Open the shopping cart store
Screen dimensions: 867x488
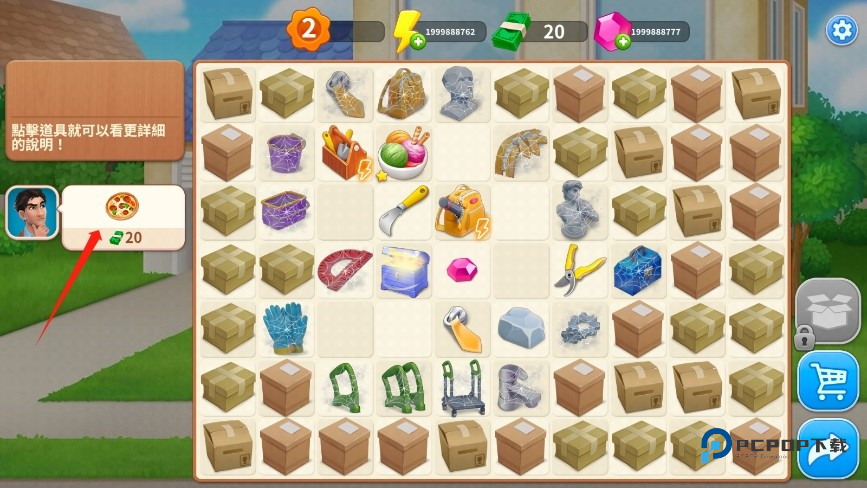[x=828, y=380]
